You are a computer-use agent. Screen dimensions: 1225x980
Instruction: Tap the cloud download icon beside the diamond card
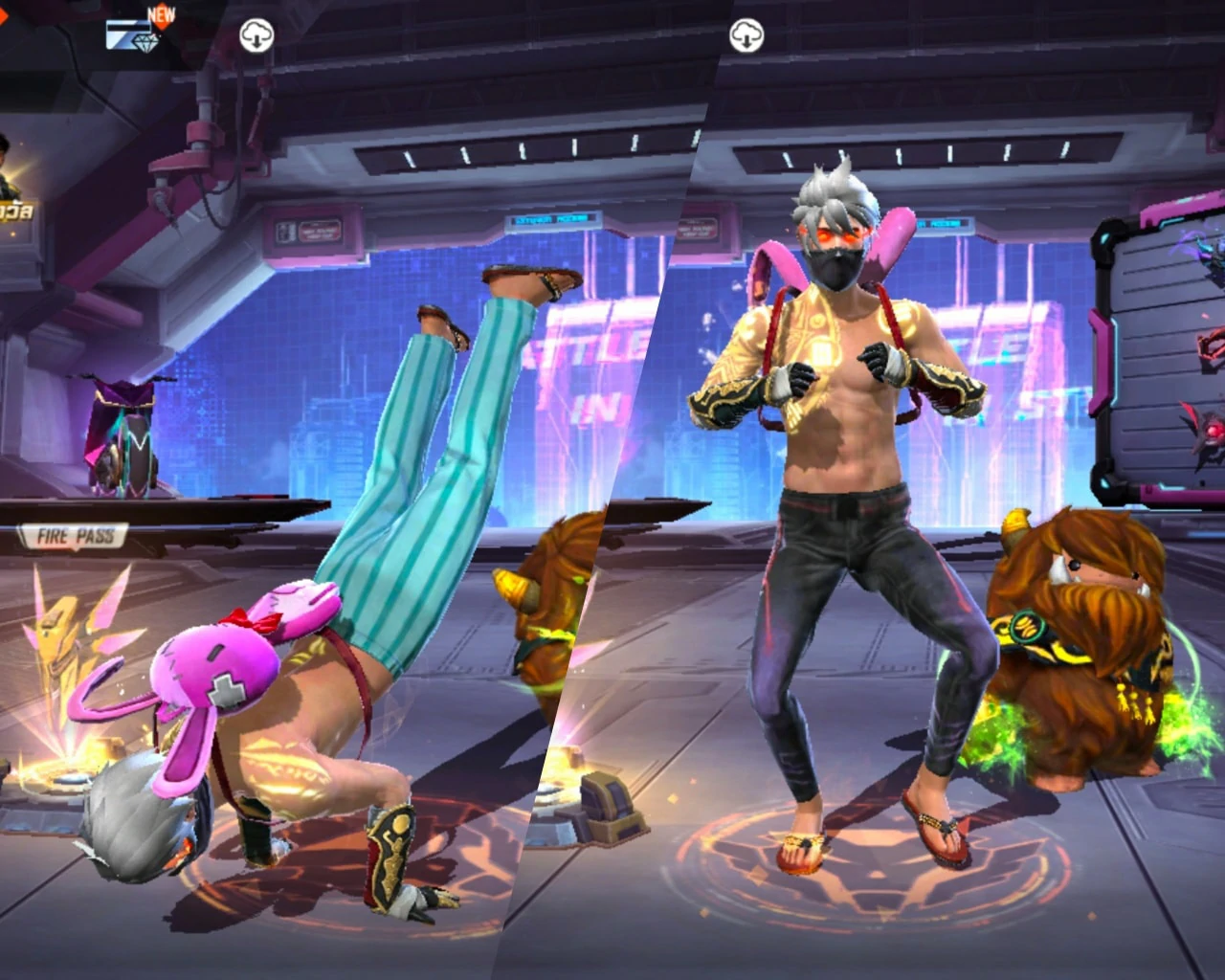click(x=256, y=36)
